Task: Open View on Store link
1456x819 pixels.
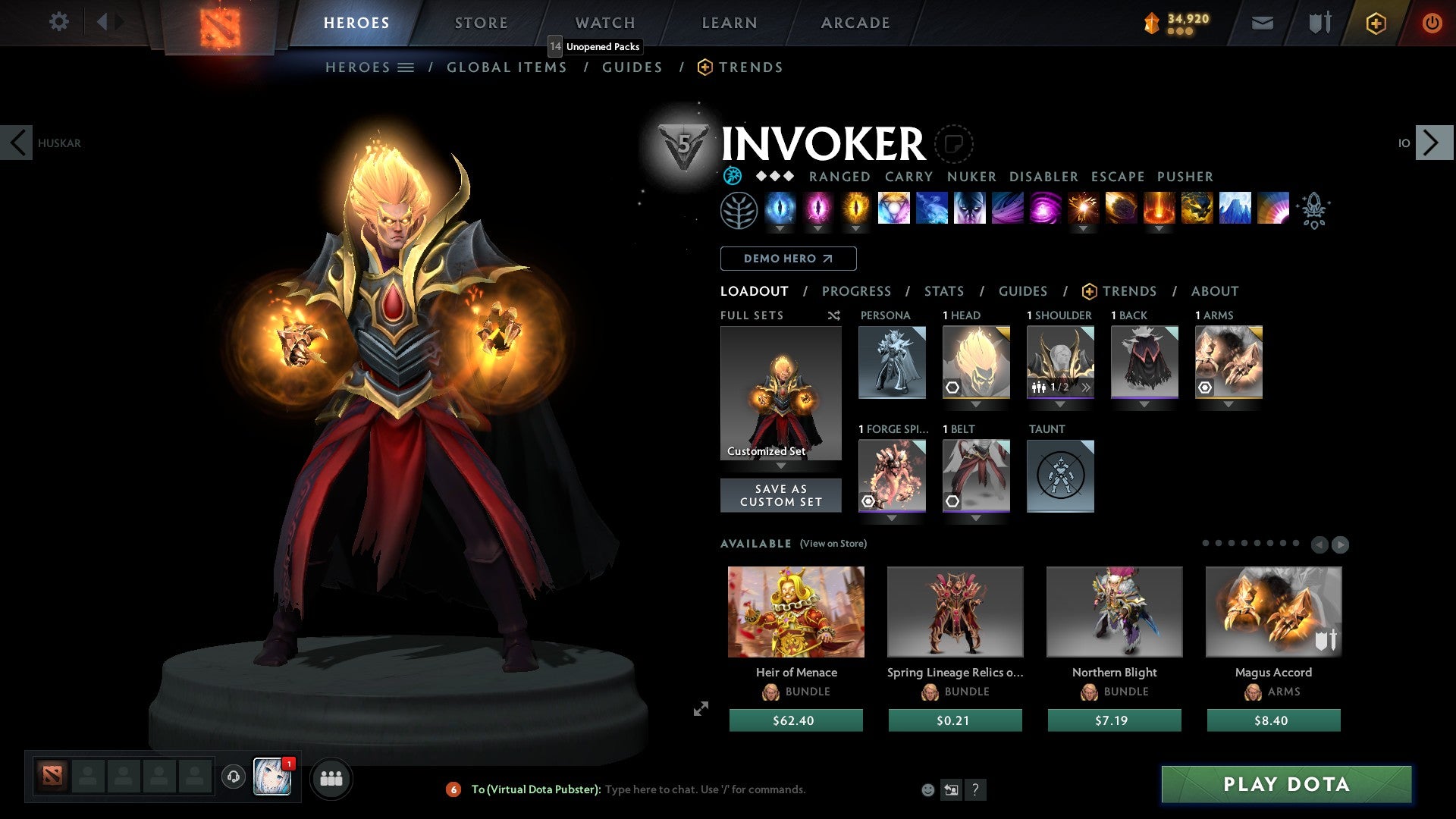Action: (x=833, y=544)
